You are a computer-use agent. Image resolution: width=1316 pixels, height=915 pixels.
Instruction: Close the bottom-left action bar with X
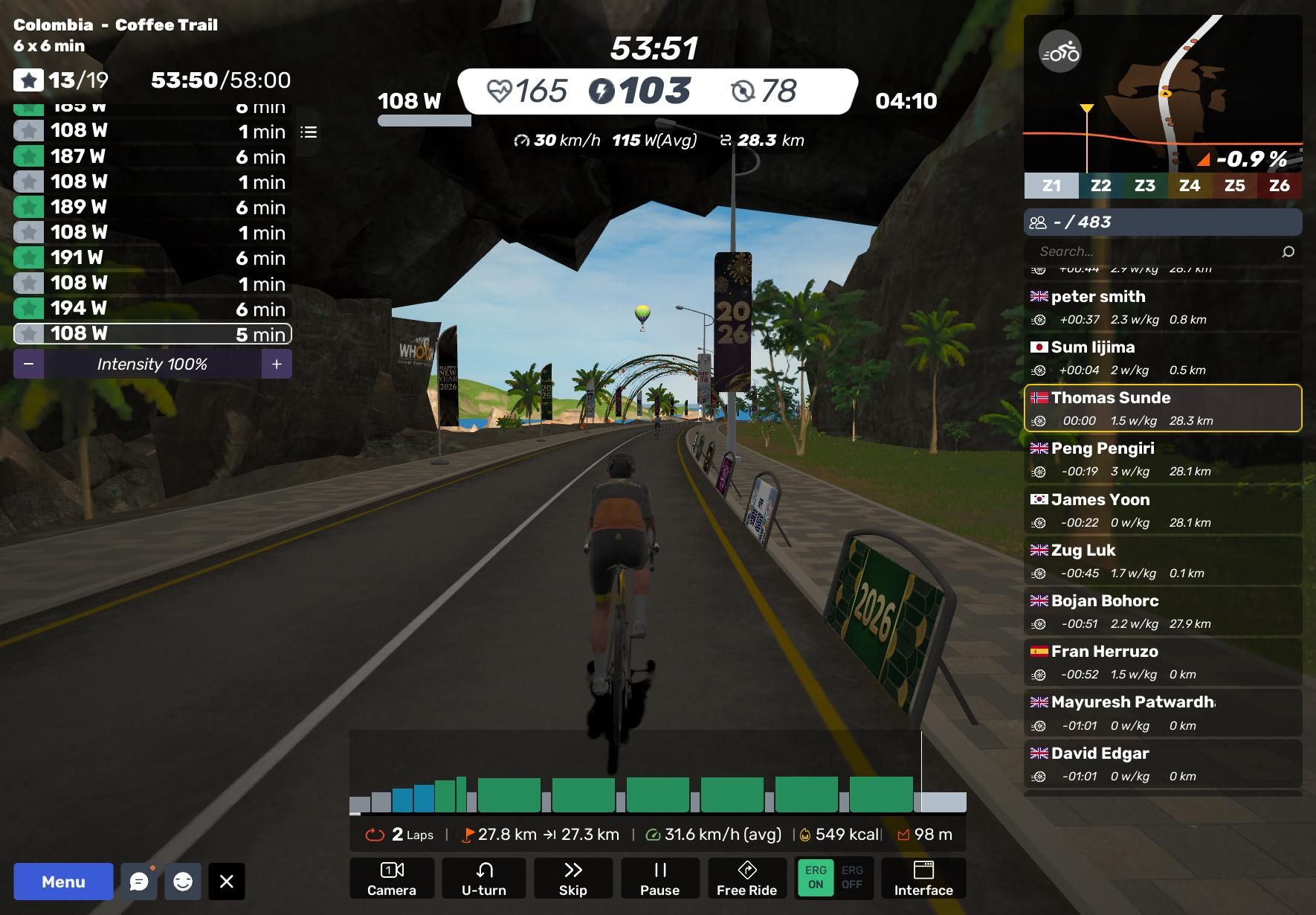[x=227, y=882]
